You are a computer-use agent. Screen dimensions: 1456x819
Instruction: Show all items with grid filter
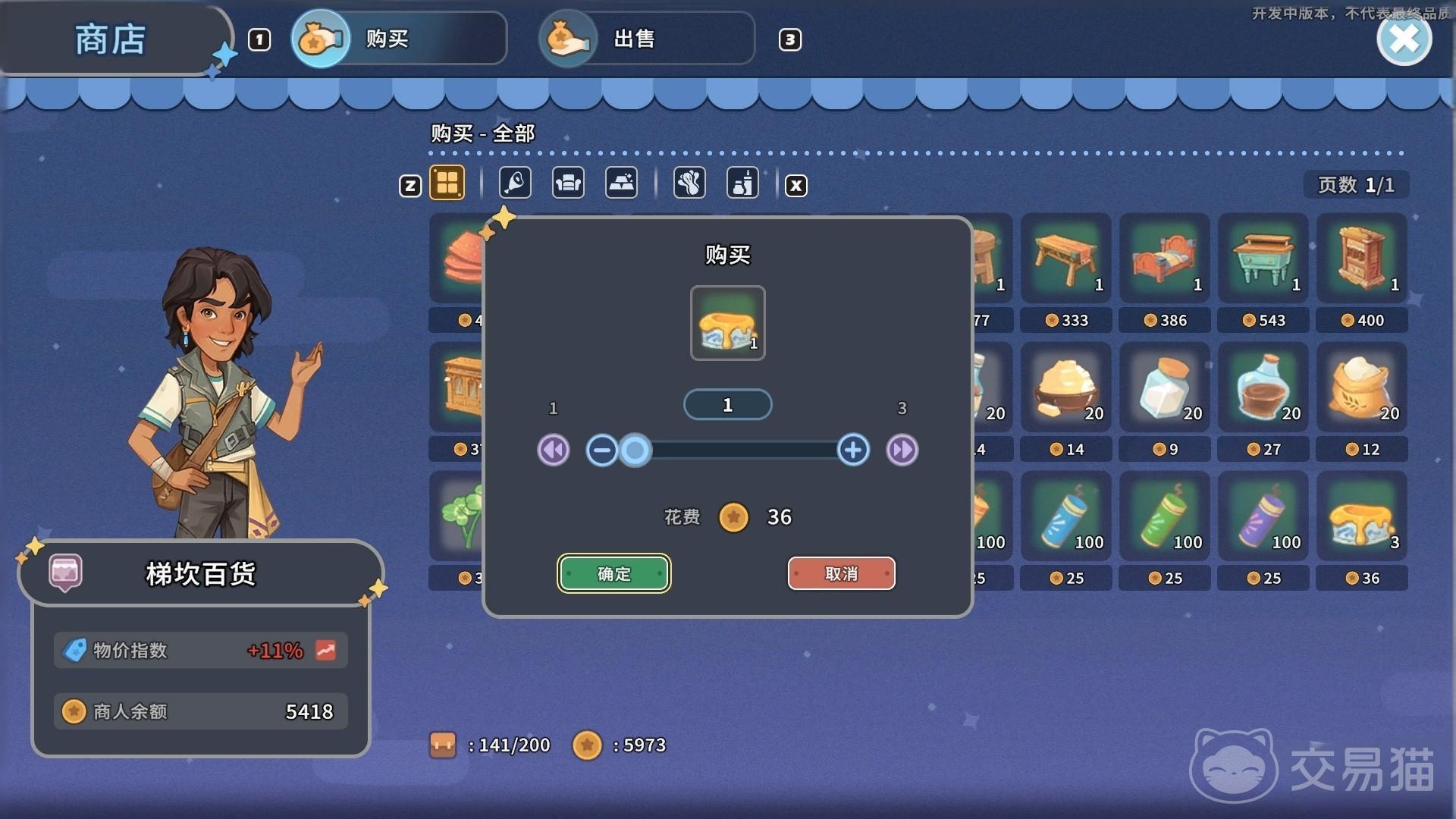coord(447,184)
